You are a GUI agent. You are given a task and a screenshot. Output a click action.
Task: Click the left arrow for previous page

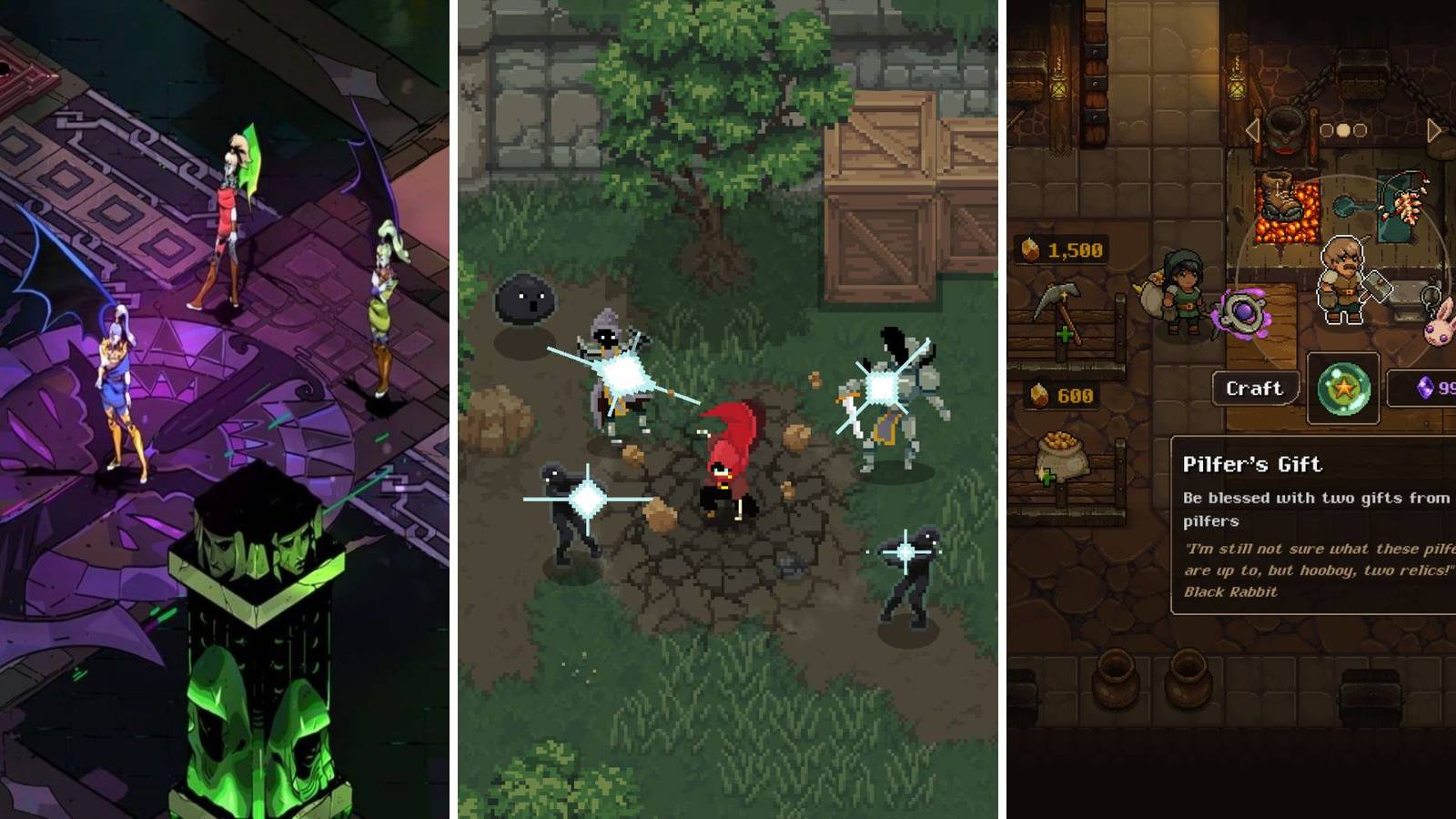click(x=1252, y=130)
